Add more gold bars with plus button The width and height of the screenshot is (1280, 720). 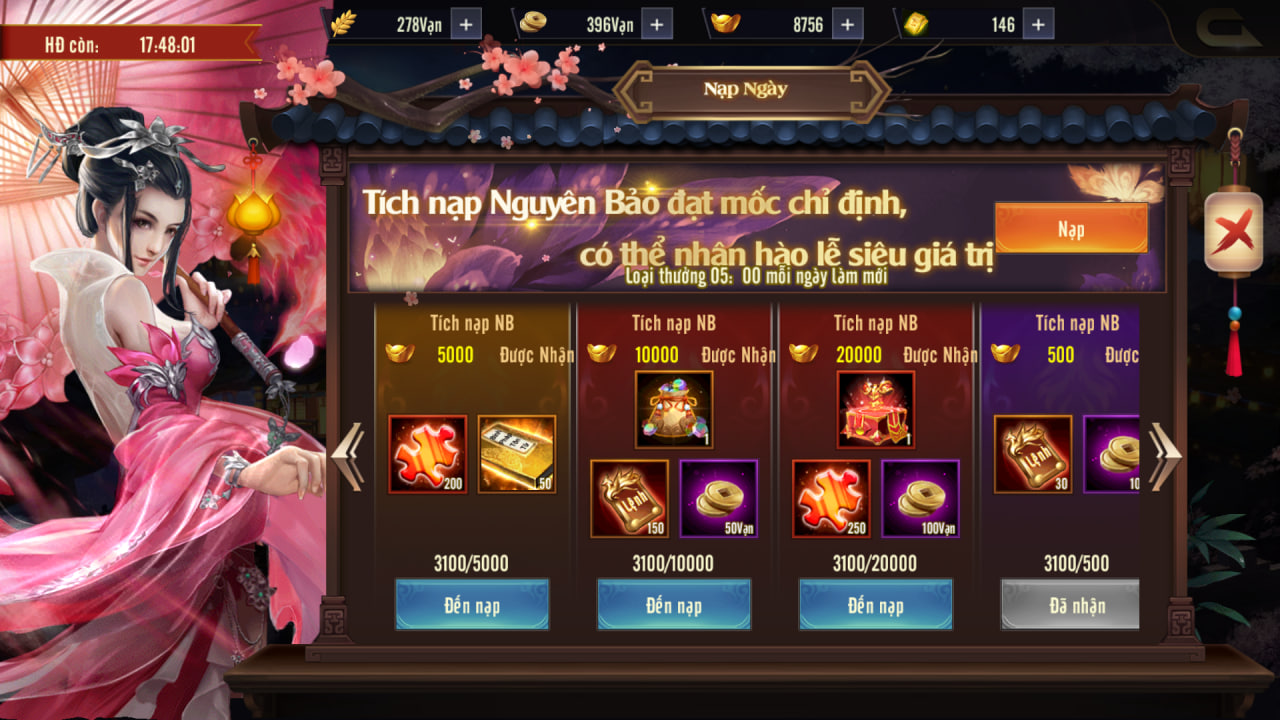[x=1037, y=24]
